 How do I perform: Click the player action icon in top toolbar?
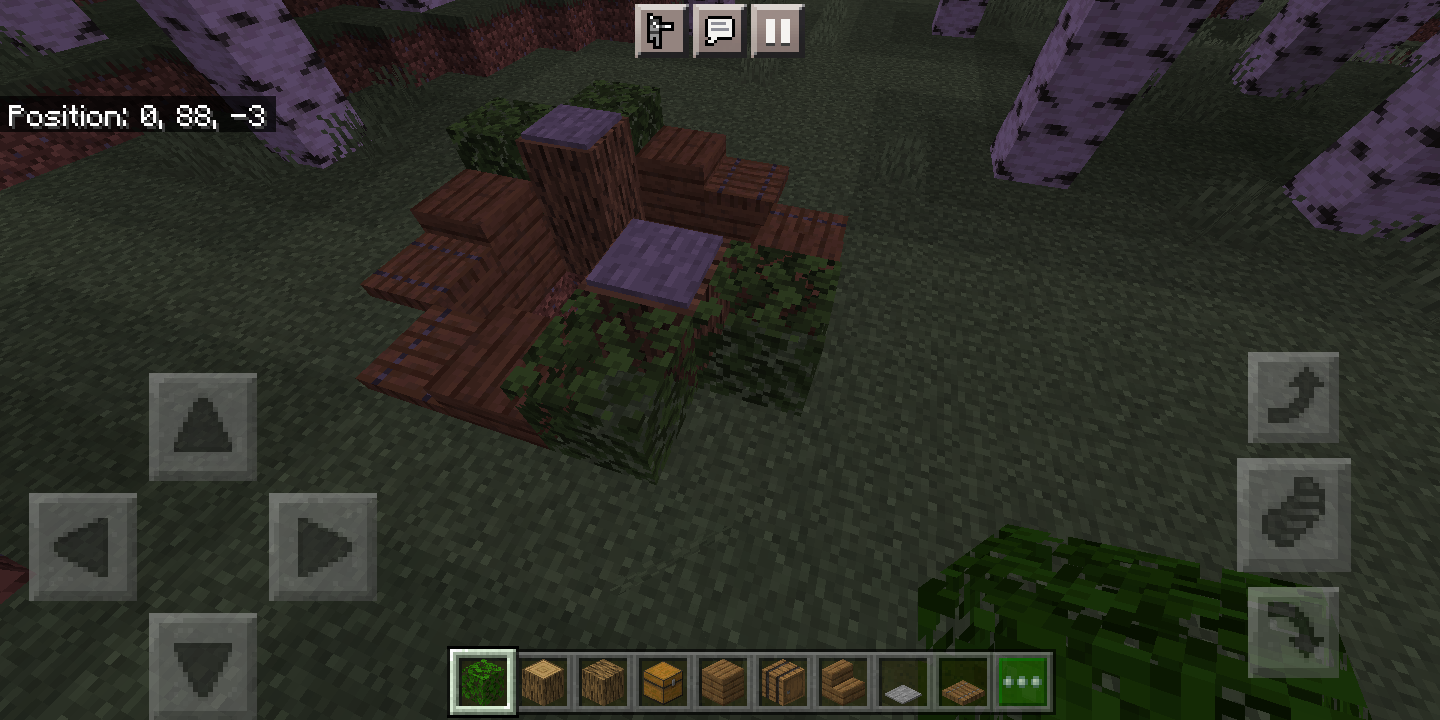coord(661,31)
